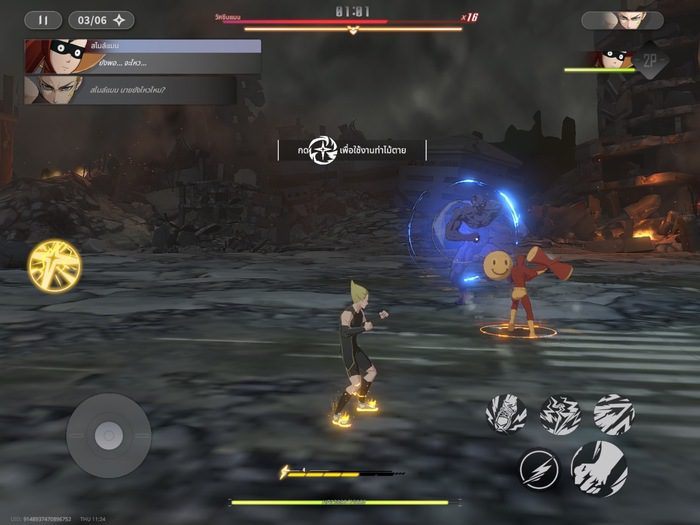Screen dimensions: 700x525
Task: Trigger the lightning burst skill
Action: pos(560,414)
